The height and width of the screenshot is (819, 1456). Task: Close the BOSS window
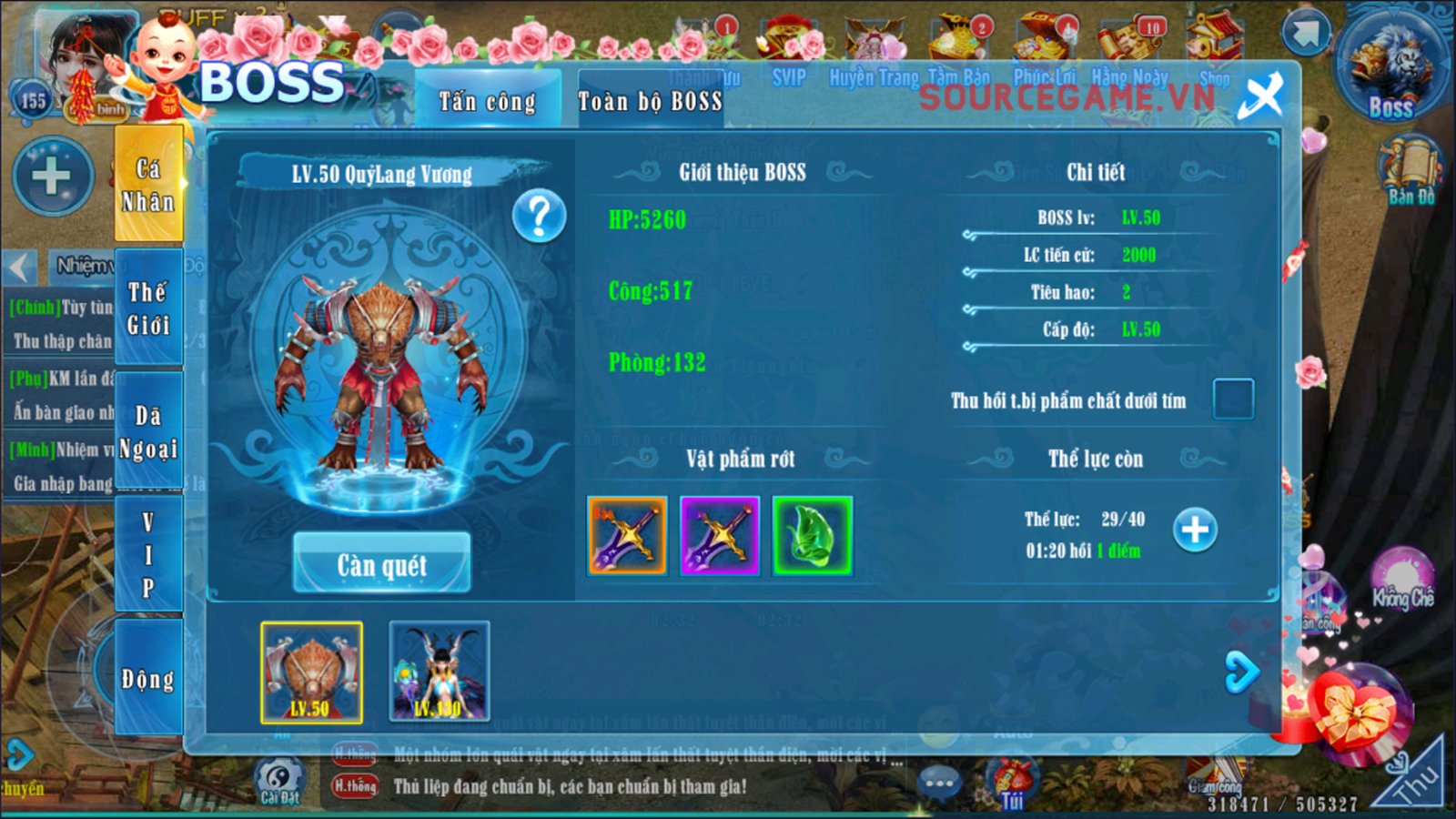(x=1261, y=96)
